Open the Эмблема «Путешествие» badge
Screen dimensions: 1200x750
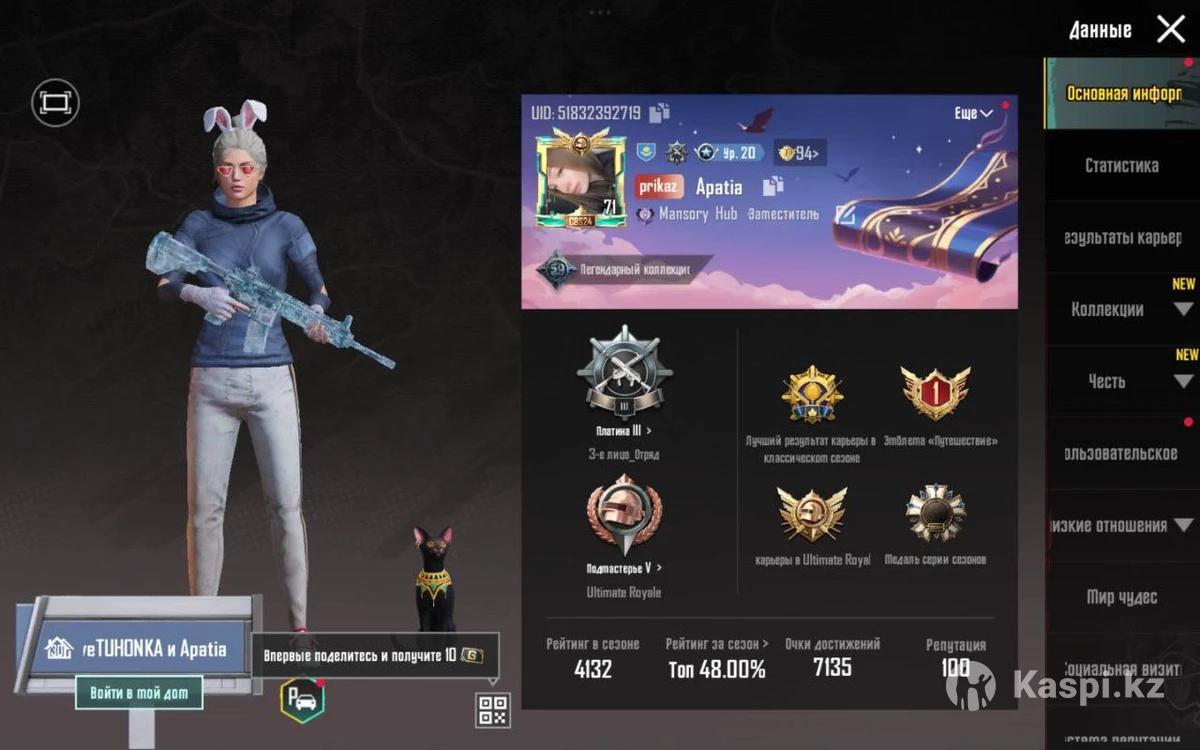tap(935, 392)
